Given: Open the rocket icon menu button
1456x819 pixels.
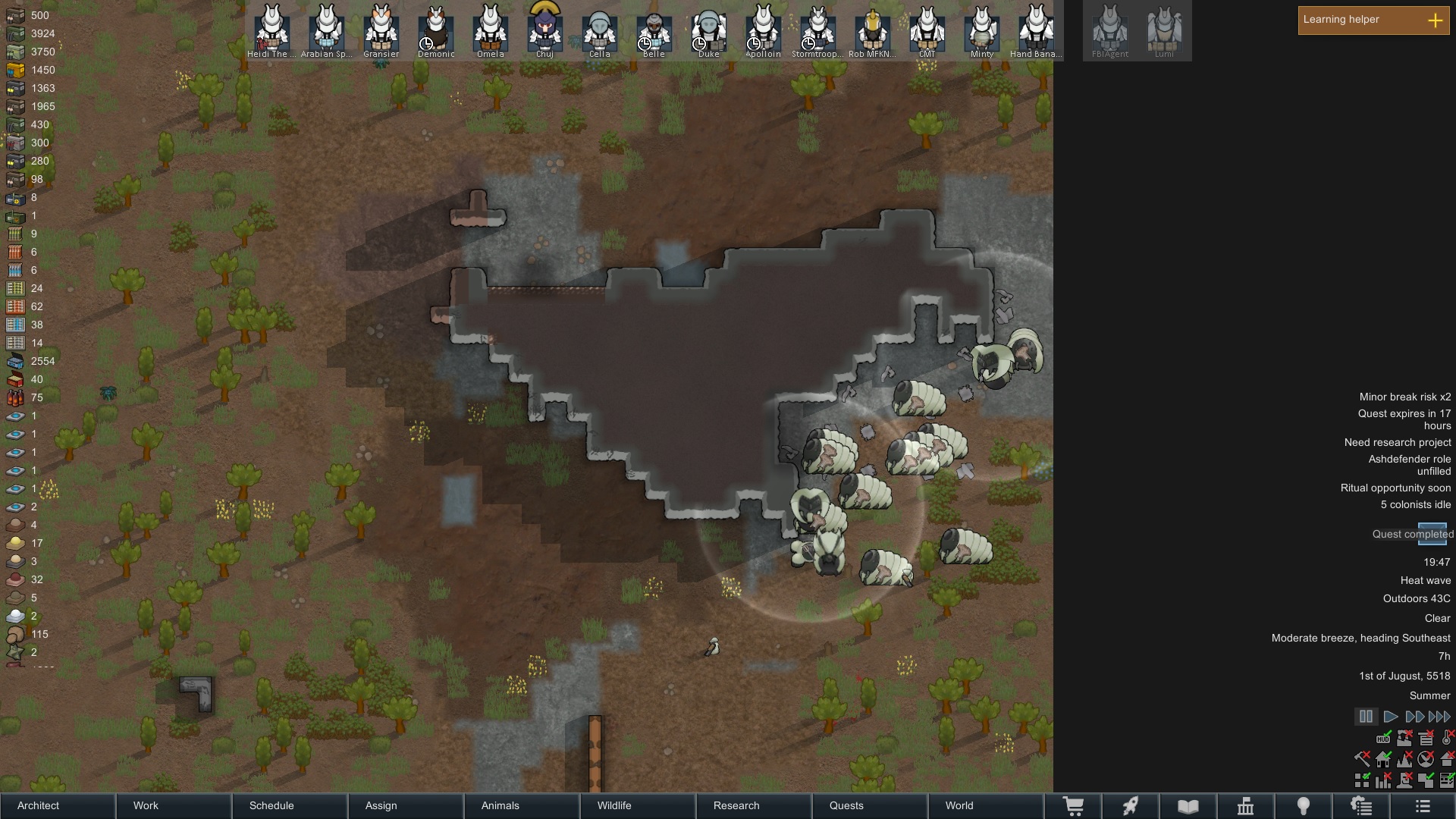Looking at the screenshot, I should pyautogui.click(x=1131, y=805).
